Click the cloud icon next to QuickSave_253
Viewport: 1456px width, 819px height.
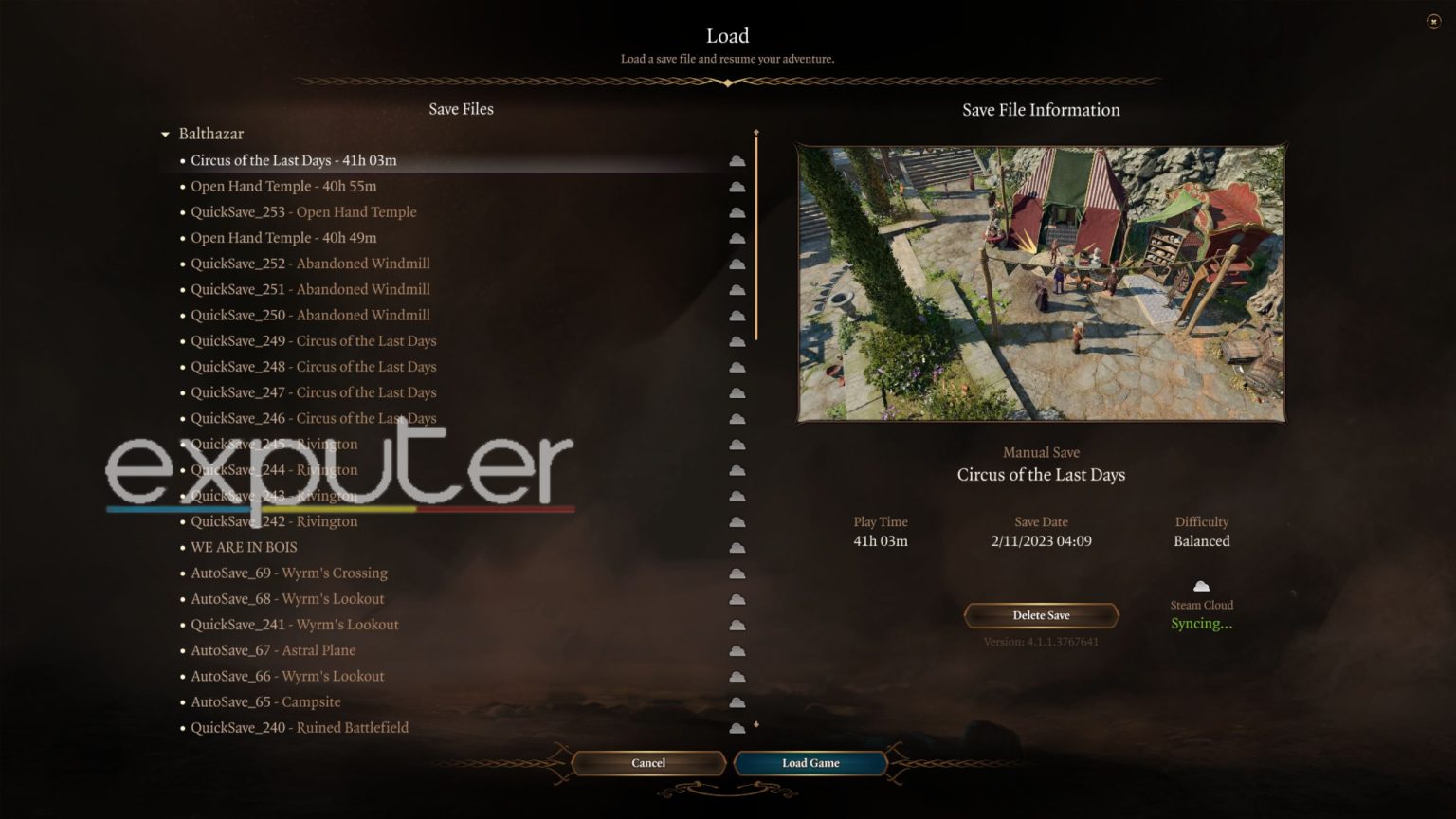tap(737, 212)
